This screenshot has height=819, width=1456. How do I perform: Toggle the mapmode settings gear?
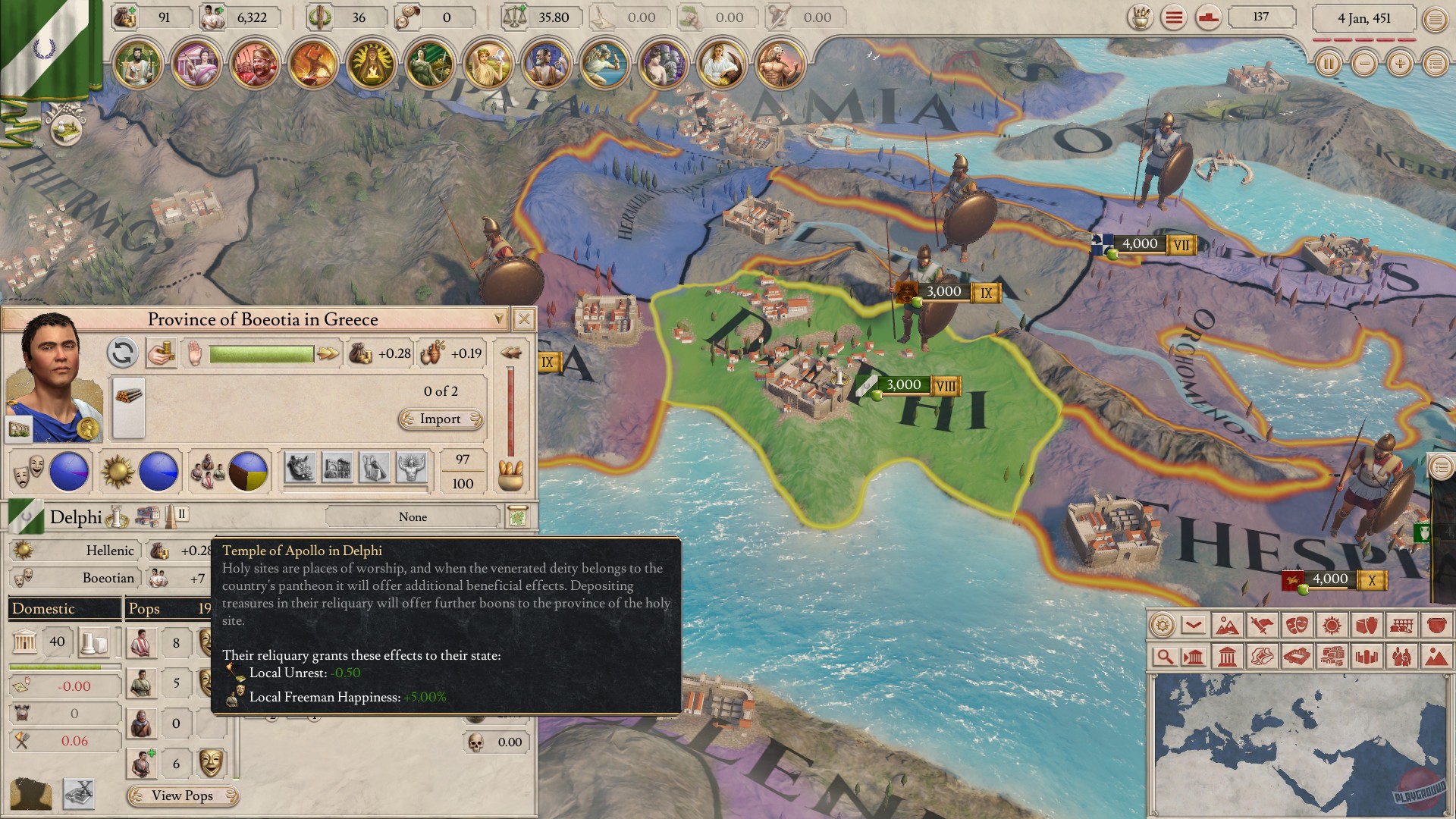pos(1161,624)
